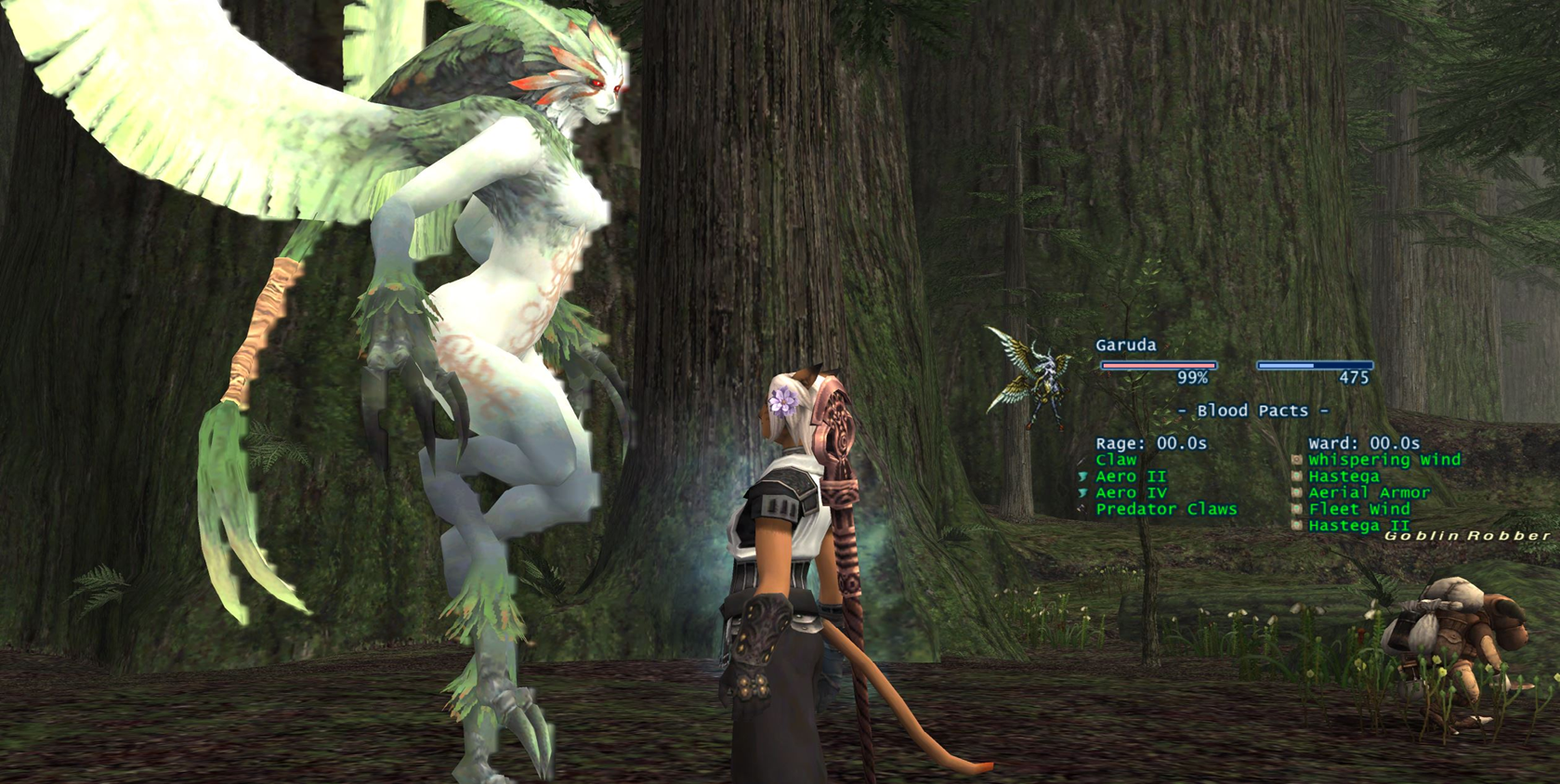Select the wind element icon beside Aero II
Image resolution: width=1560 pixels, height=784 pixels.
pos(1085,476)
